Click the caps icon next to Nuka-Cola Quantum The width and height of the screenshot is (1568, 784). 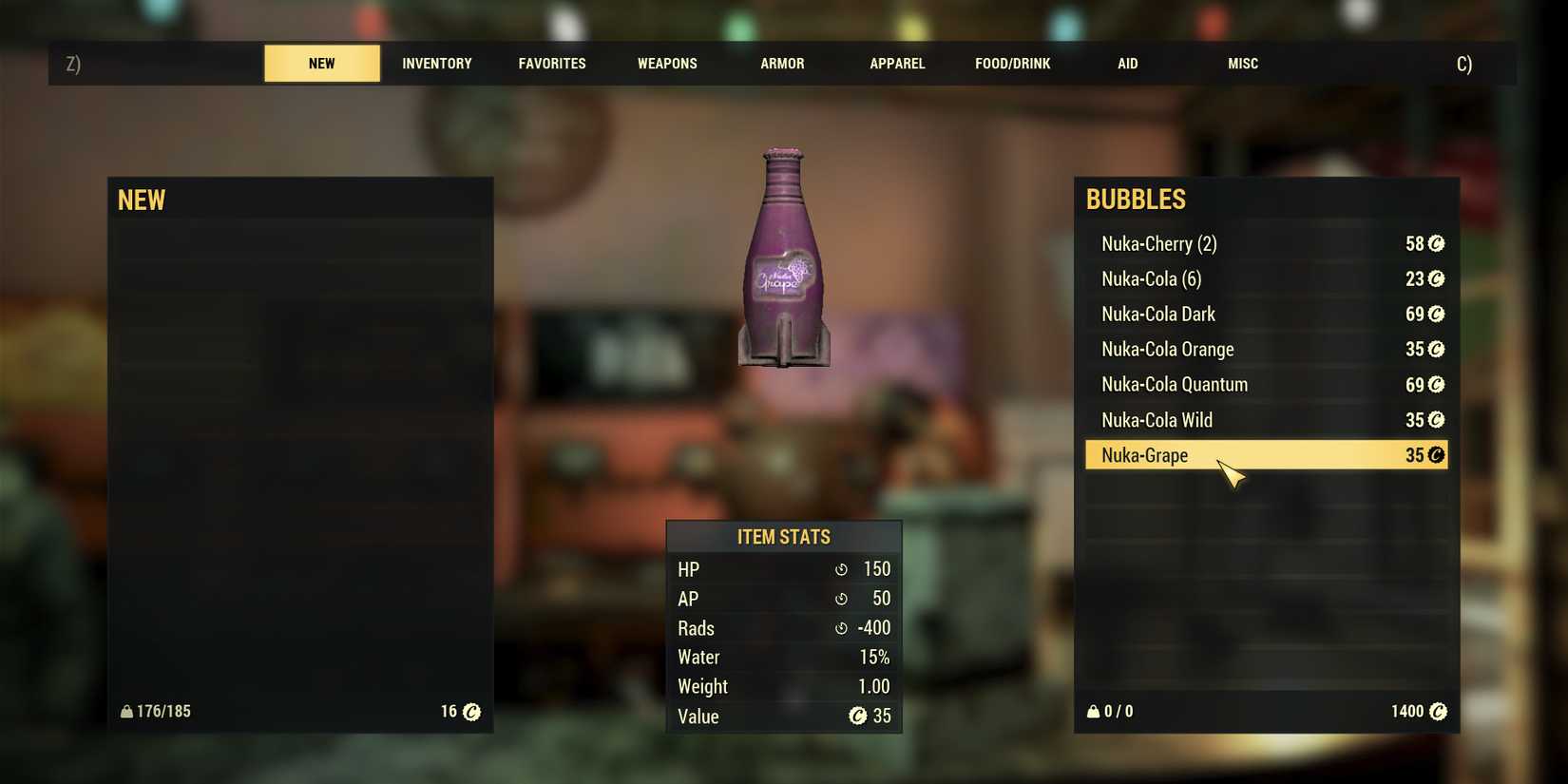pos(1435,385)
